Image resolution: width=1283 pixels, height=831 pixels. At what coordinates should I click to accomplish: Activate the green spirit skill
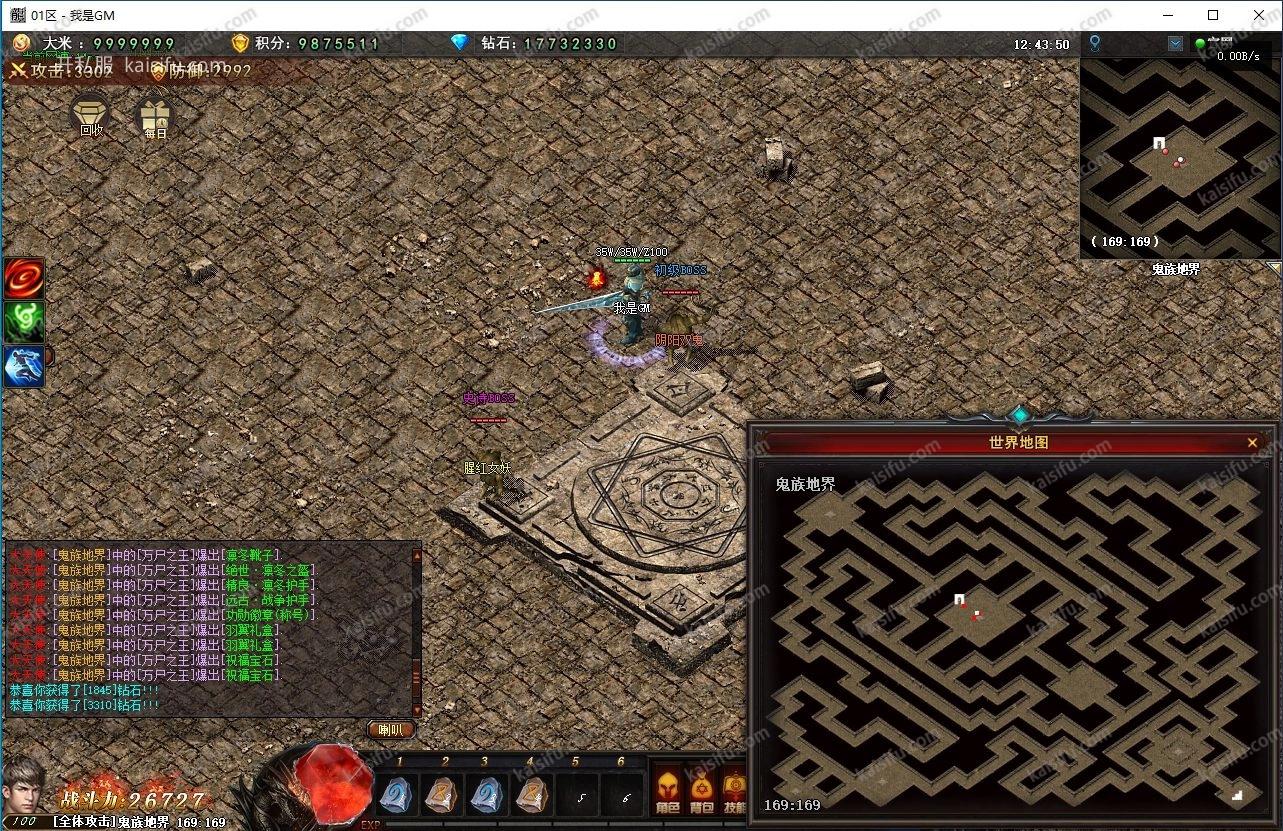(x=24, y=322)
